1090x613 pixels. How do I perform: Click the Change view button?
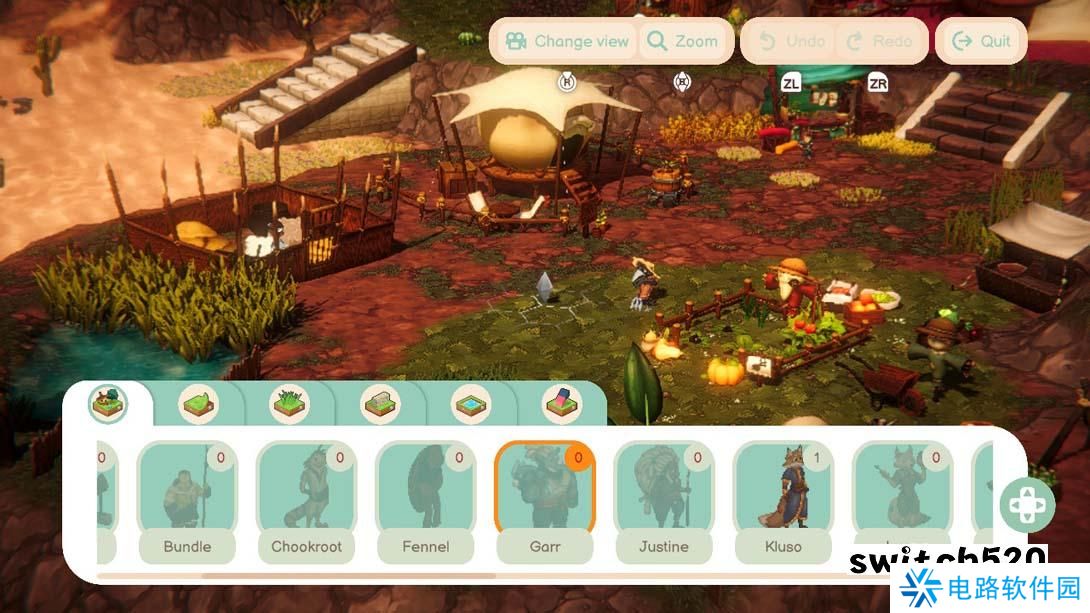point(567,41)
